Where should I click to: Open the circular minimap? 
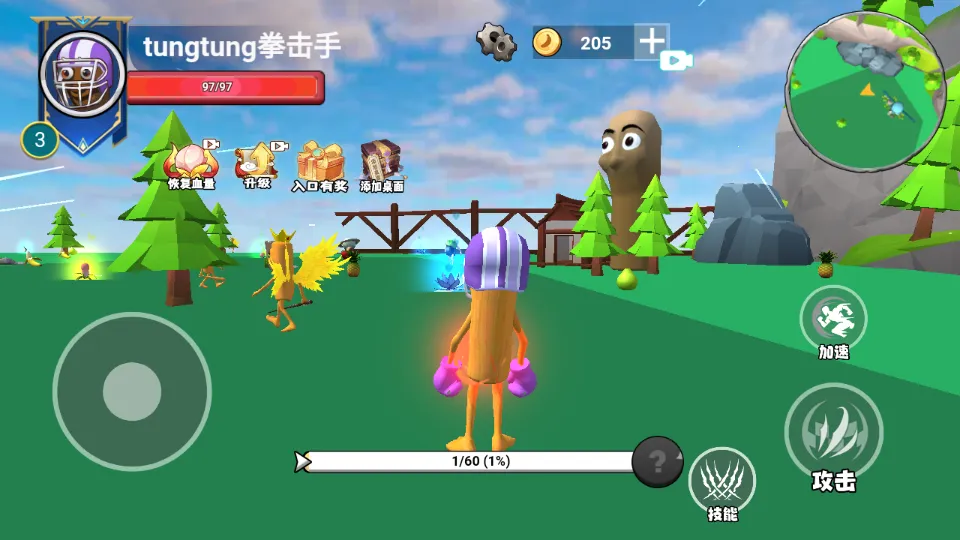coord(865,92)
